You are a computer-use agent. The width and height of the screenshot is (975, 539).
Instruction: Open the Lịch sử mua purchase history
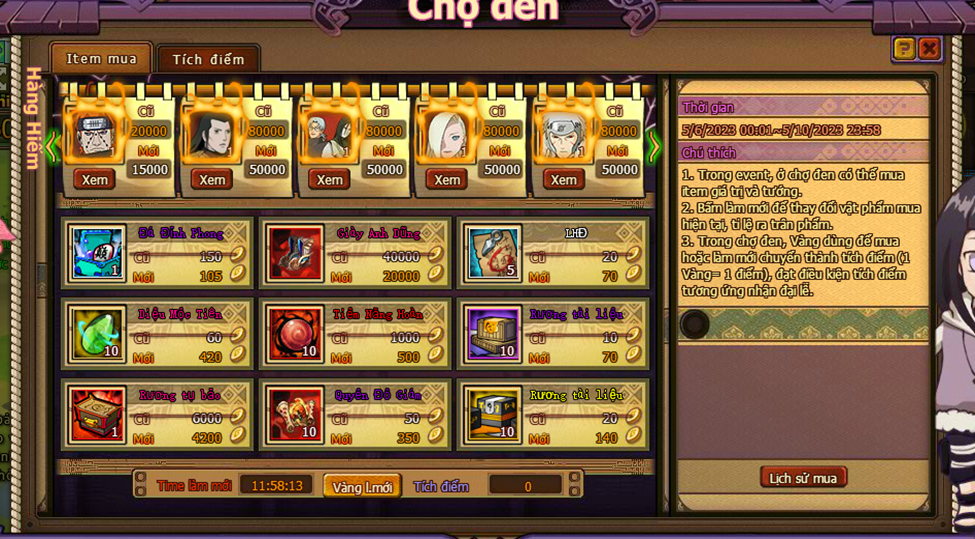(x=803, y=478)
